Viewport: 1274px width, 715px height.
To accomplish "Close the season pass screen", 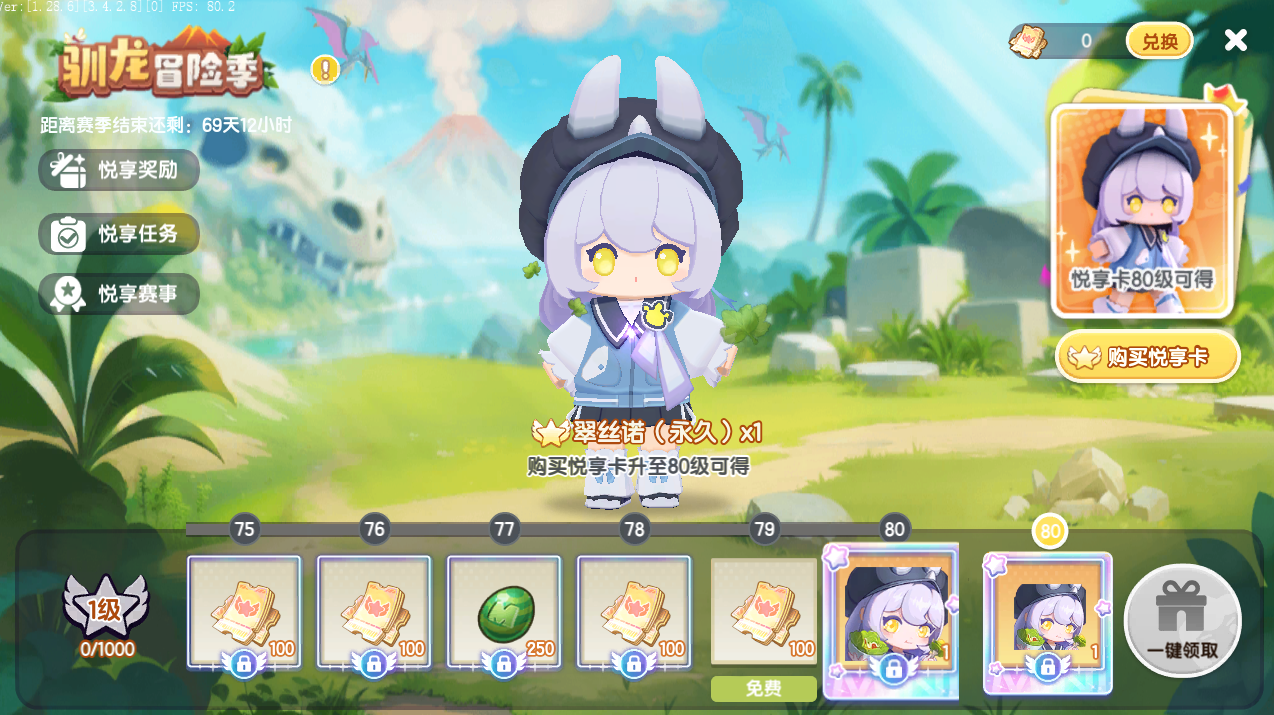I will click(x=1236, y=40).
